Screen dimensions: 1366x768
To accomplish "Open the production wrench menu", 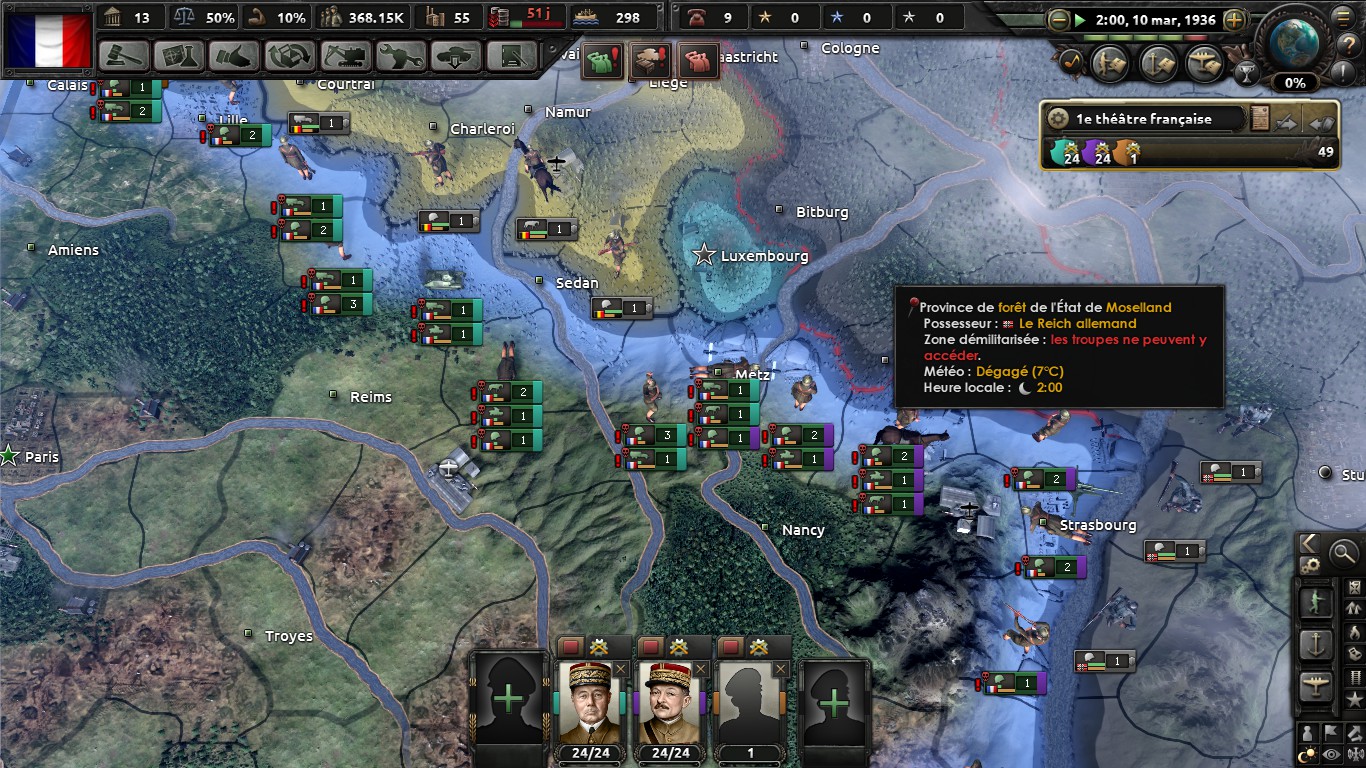I will (x=400, y=56).
